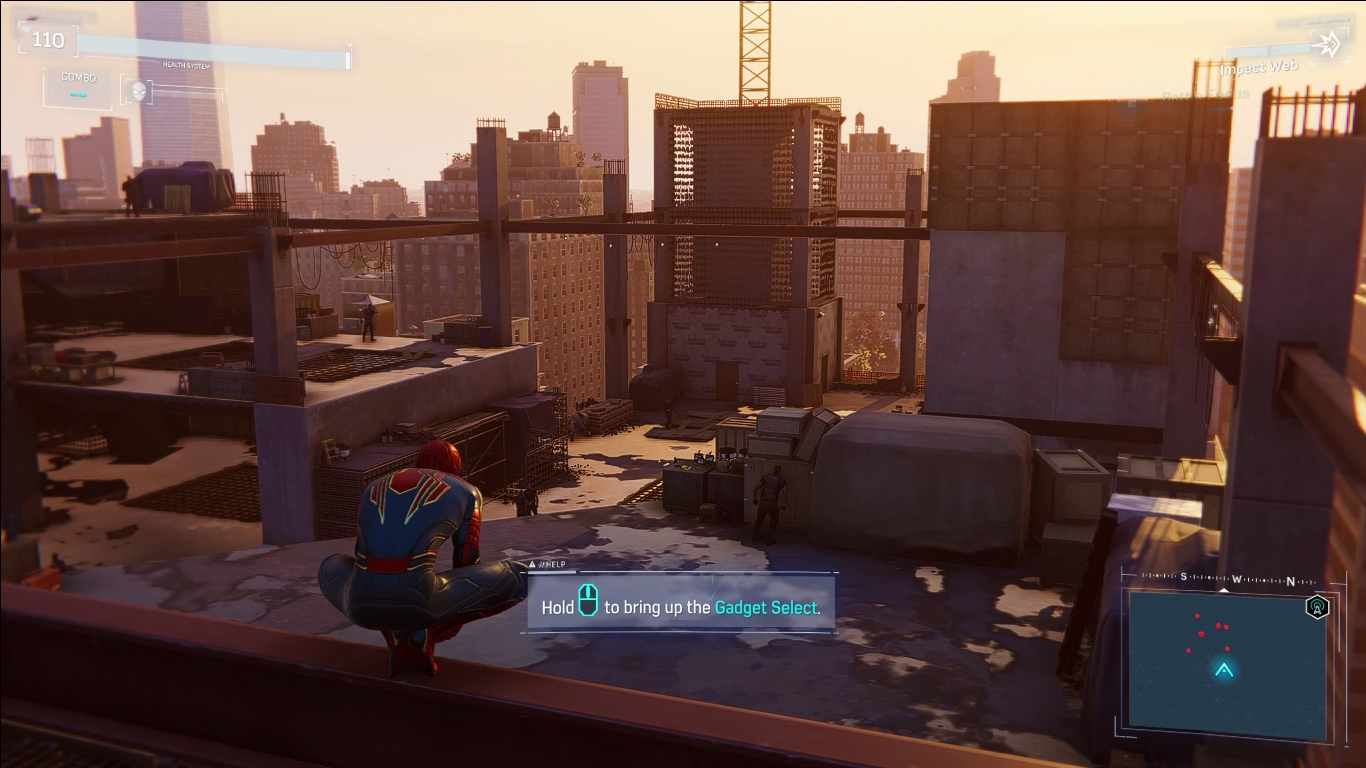Click the Spider-Man mask focus icon
This screenshot has width=1366, height=768.
click(138, 91)
